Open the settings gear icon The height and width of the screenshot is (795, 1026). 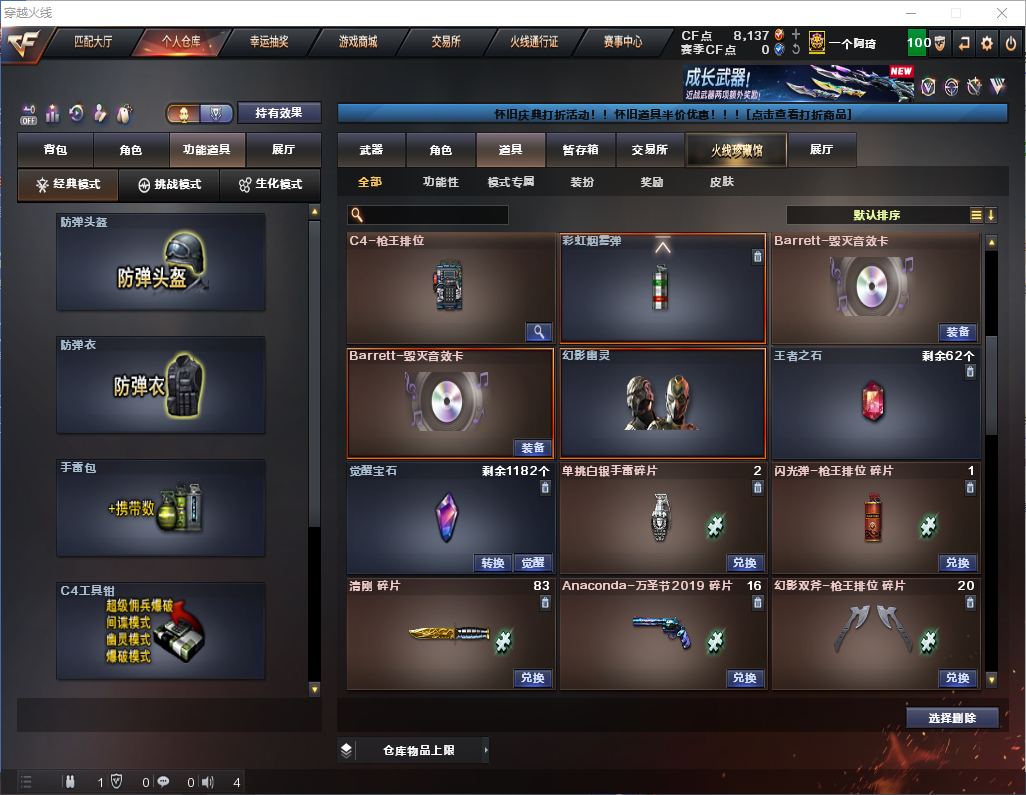pos(987,43)
